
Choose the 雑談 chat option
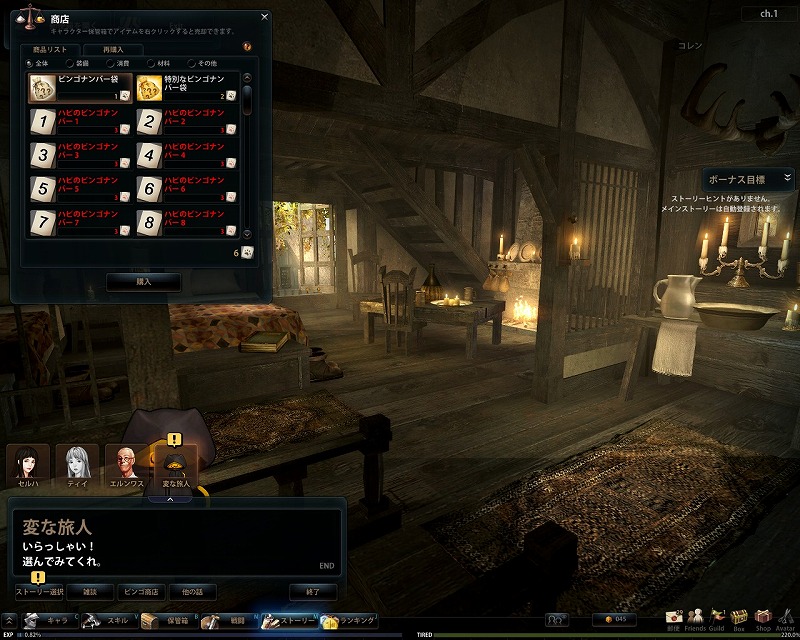(91, 592)
